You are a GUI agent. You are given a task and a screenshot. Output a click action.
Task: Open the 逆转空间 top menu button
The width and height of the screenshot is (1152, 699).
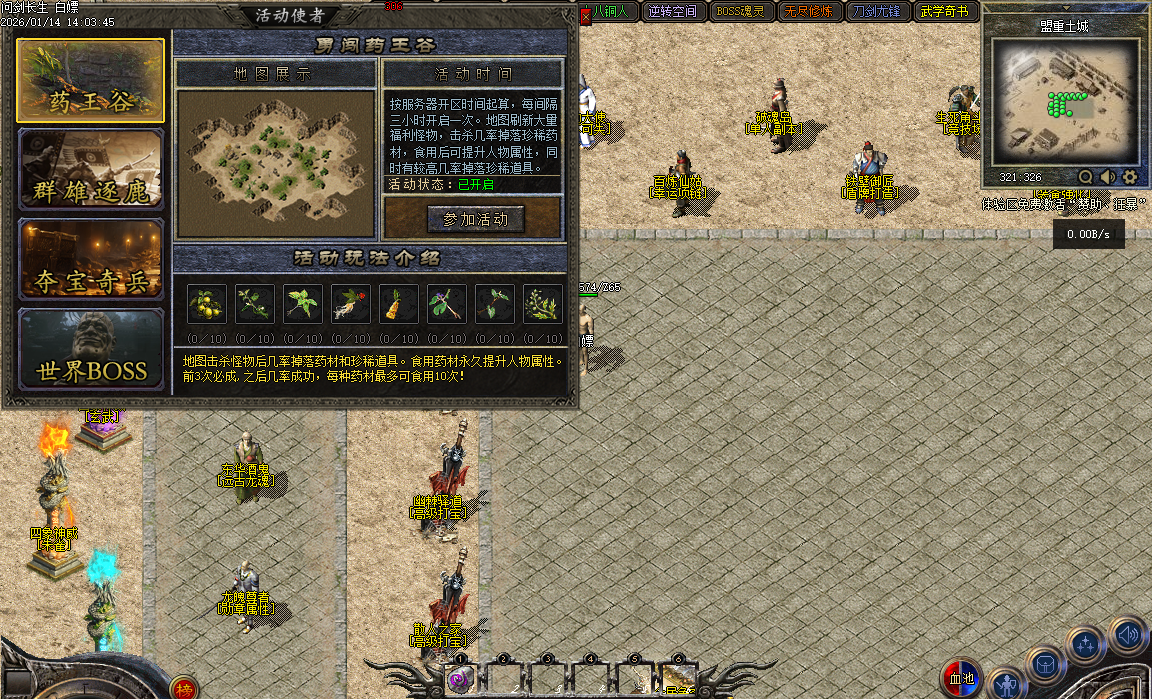click(672, 12)
